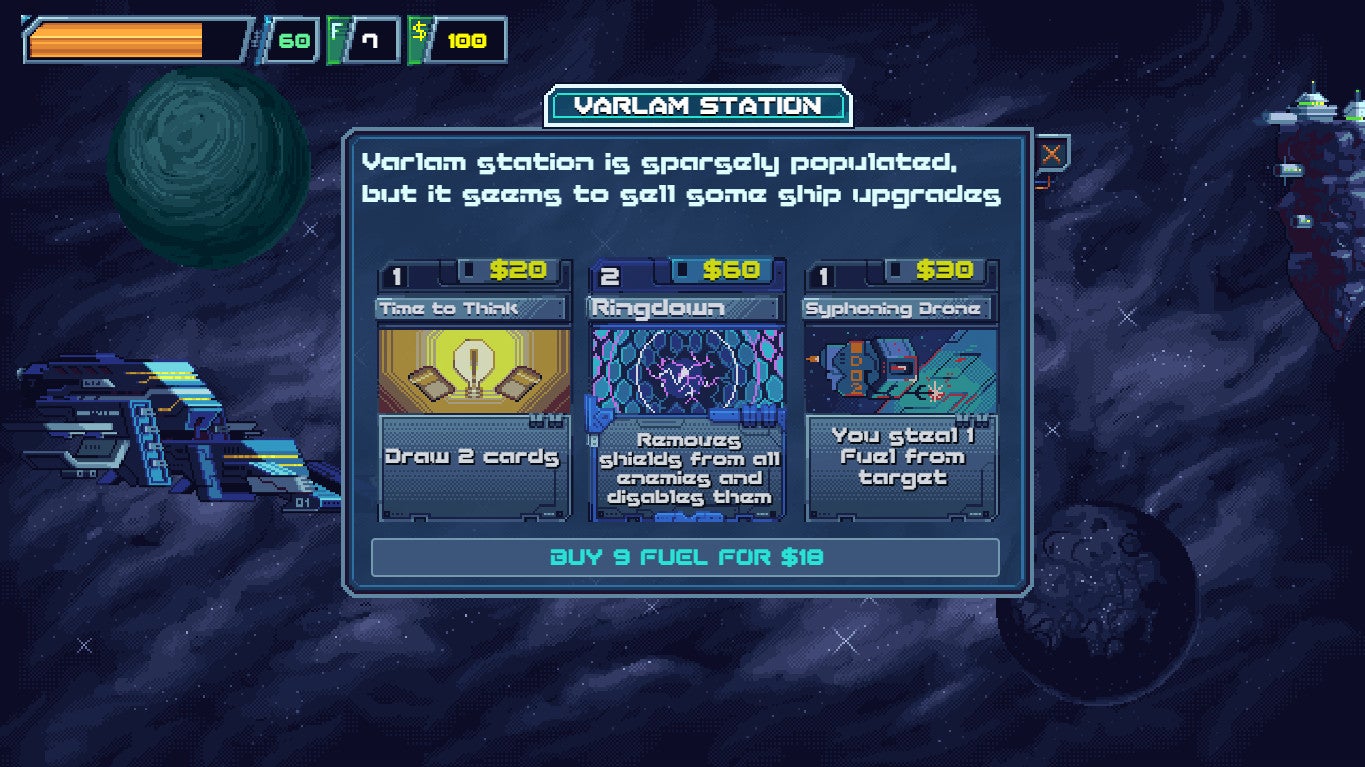Select the light bulb artwork on Time to Think

[x=472, y=373]
